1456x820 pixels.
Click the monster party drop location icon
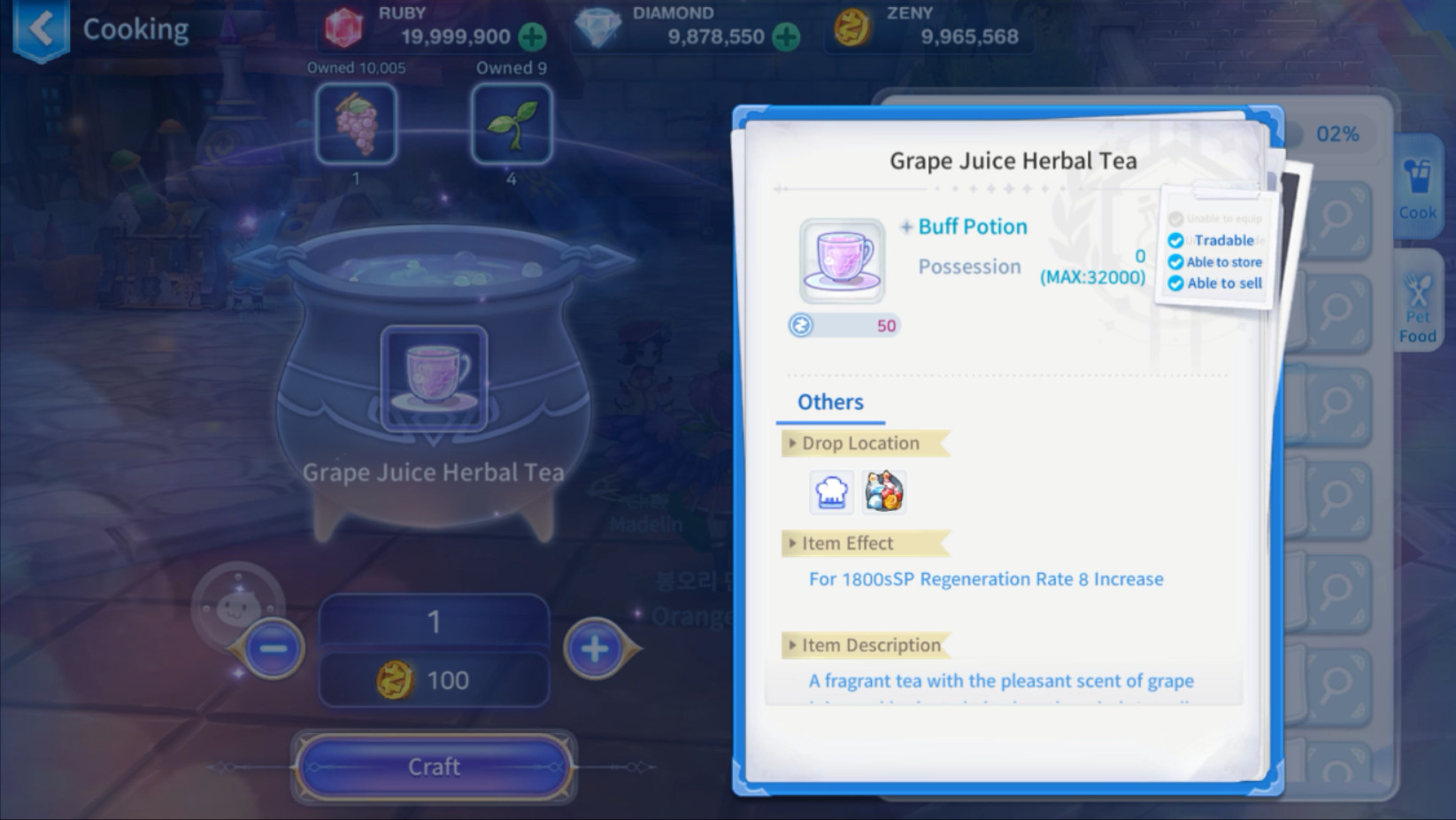click(883, 492)
